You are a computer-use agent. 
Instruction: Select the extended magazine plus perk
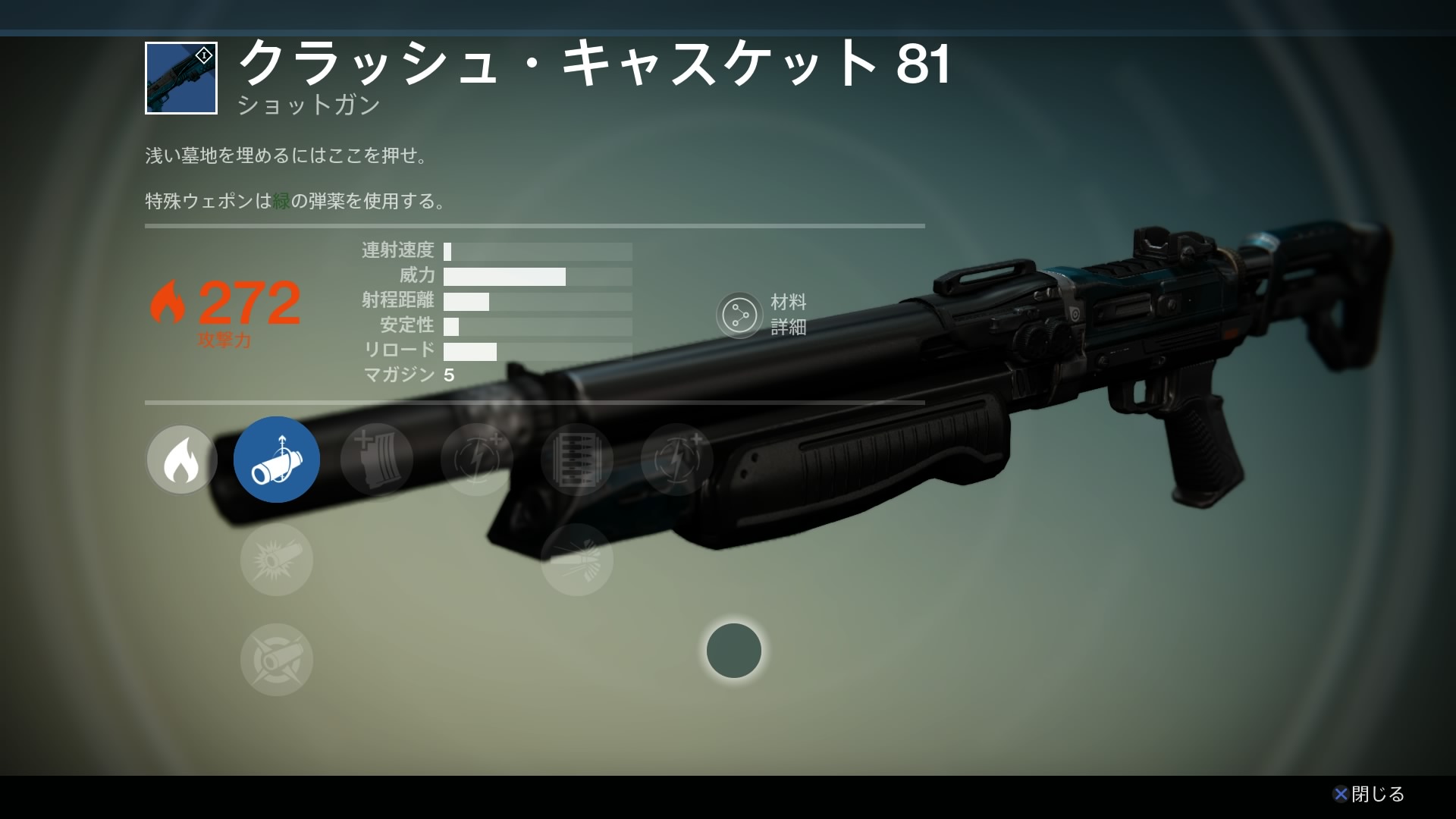point(377,460)
